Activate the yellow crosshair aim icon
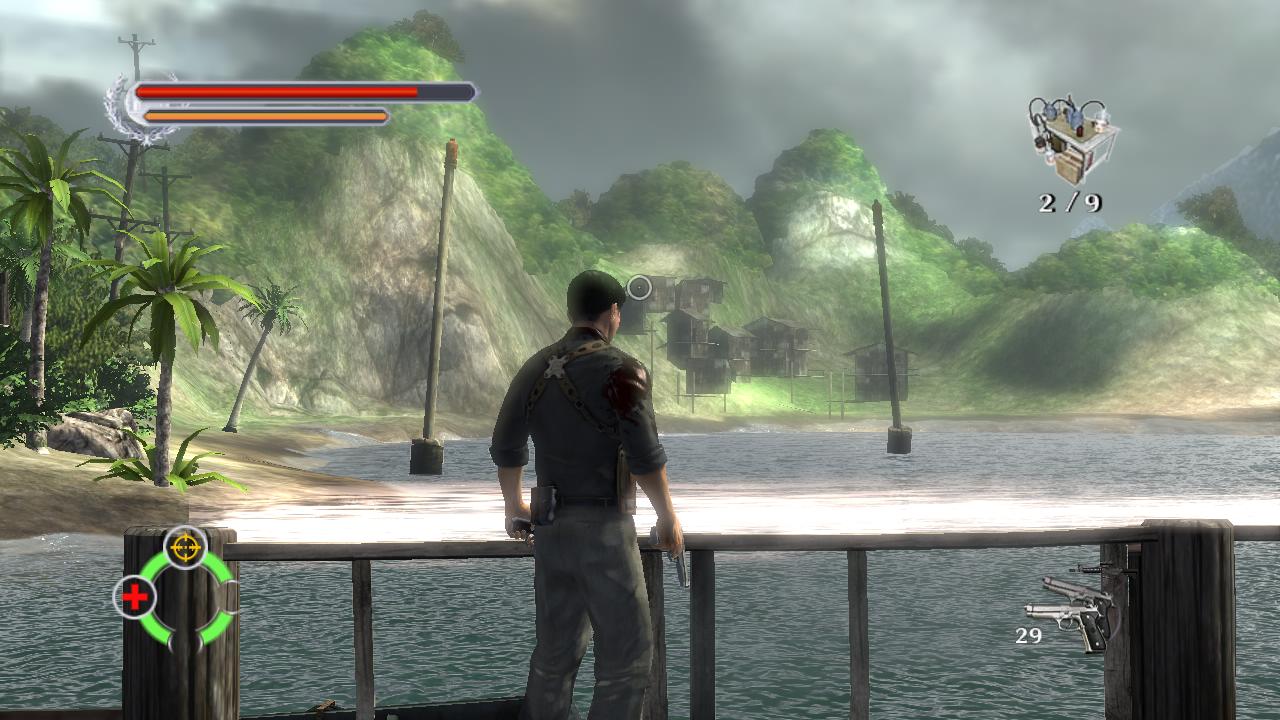Image resolution: width=1280 pixels, height=720 pixels. click(x=185, y=547)
